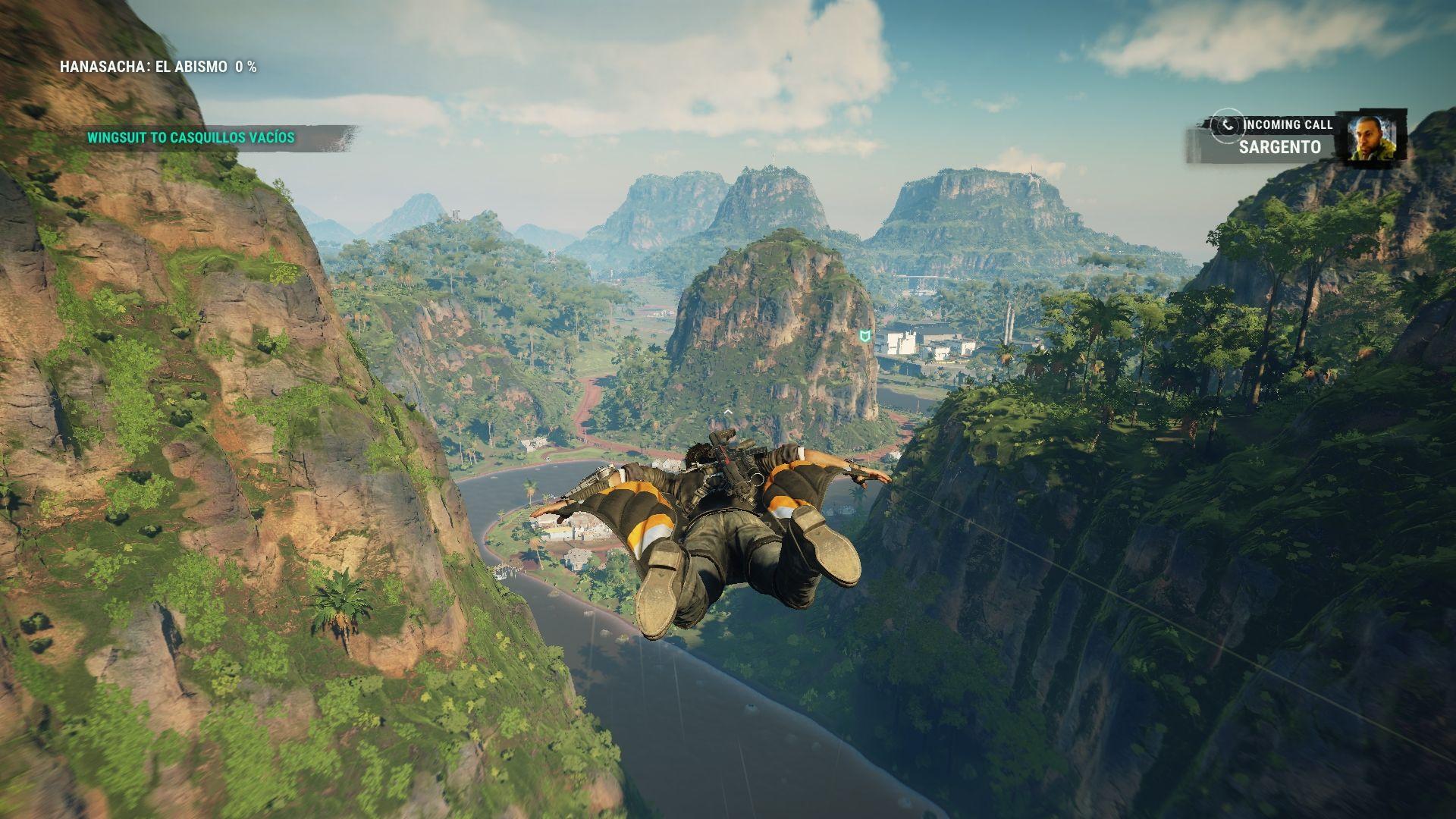
Task: Select the teal objective waypoint marker
Action: pyautogui.click(x=865, y=335)
